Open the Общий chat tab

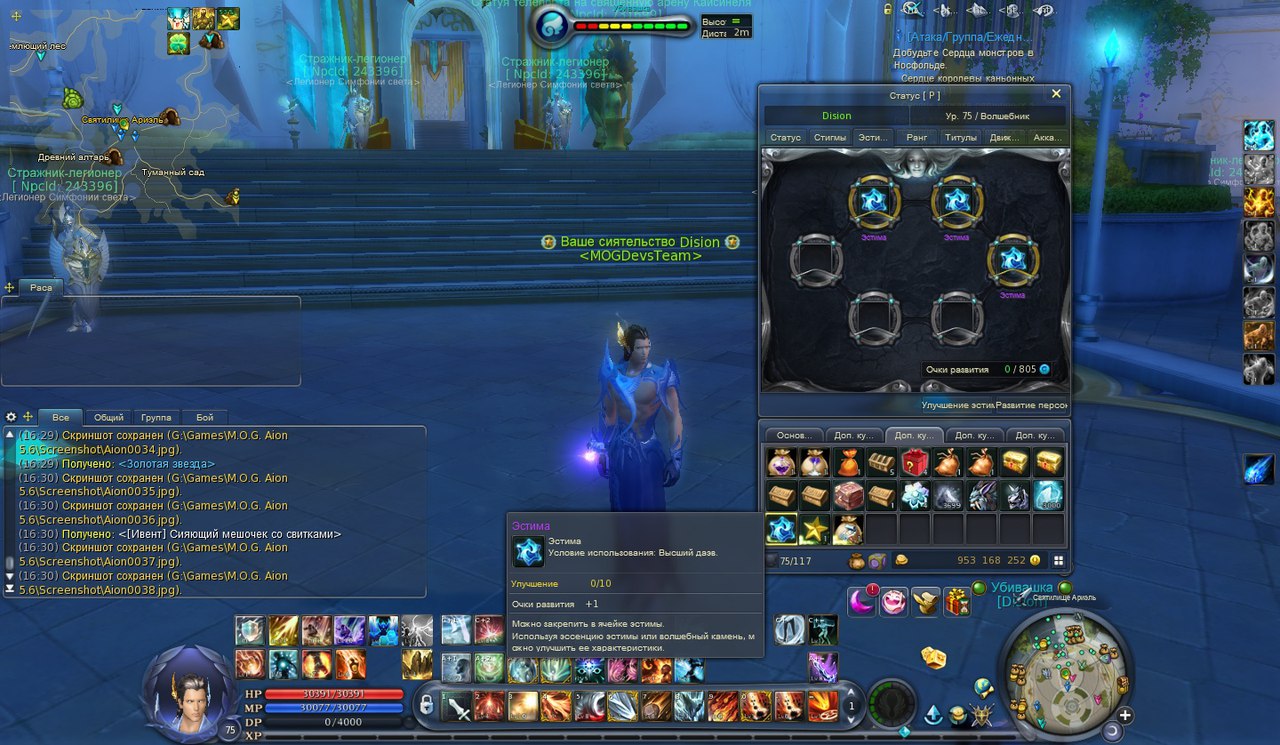[108, 417]
